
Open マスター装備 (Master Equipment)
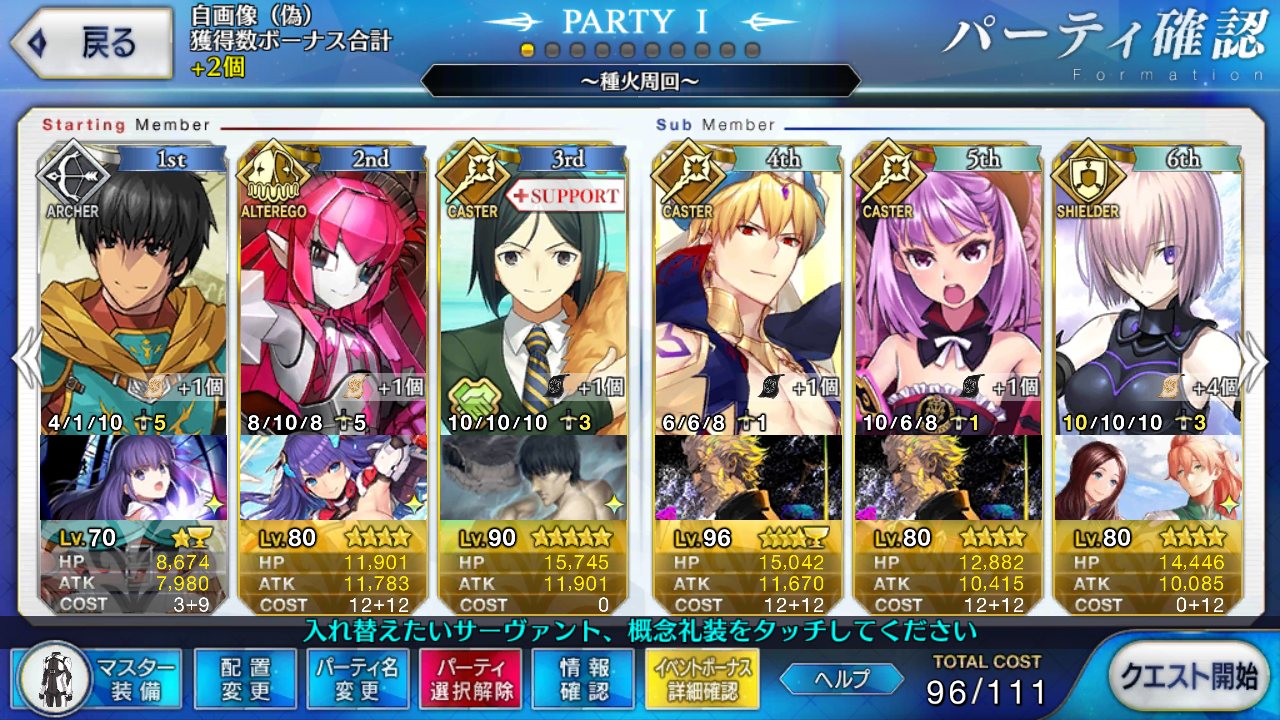click(100, 678)
